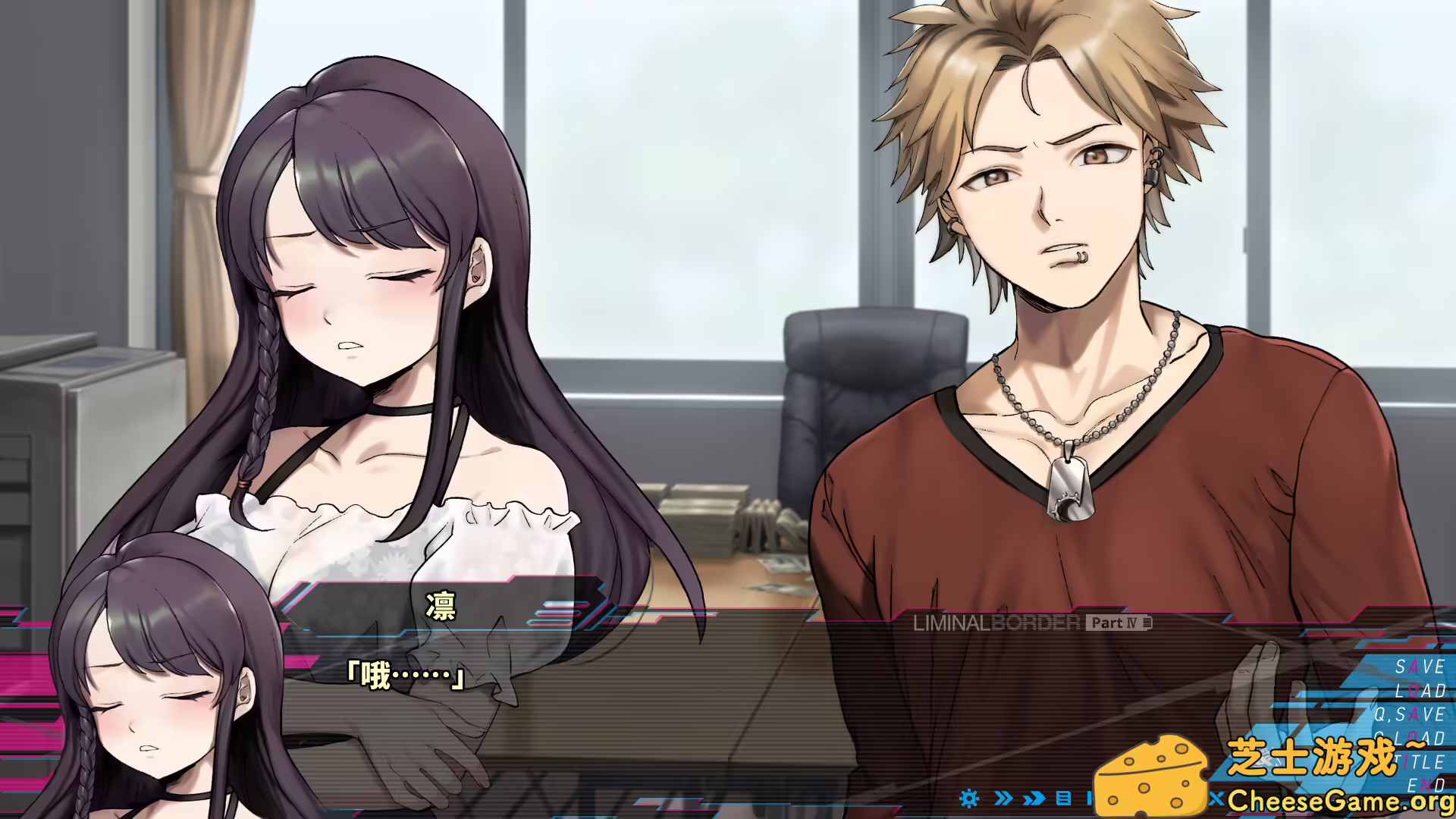
Task: Quit the game with the END option
Action: [1426, 784]
